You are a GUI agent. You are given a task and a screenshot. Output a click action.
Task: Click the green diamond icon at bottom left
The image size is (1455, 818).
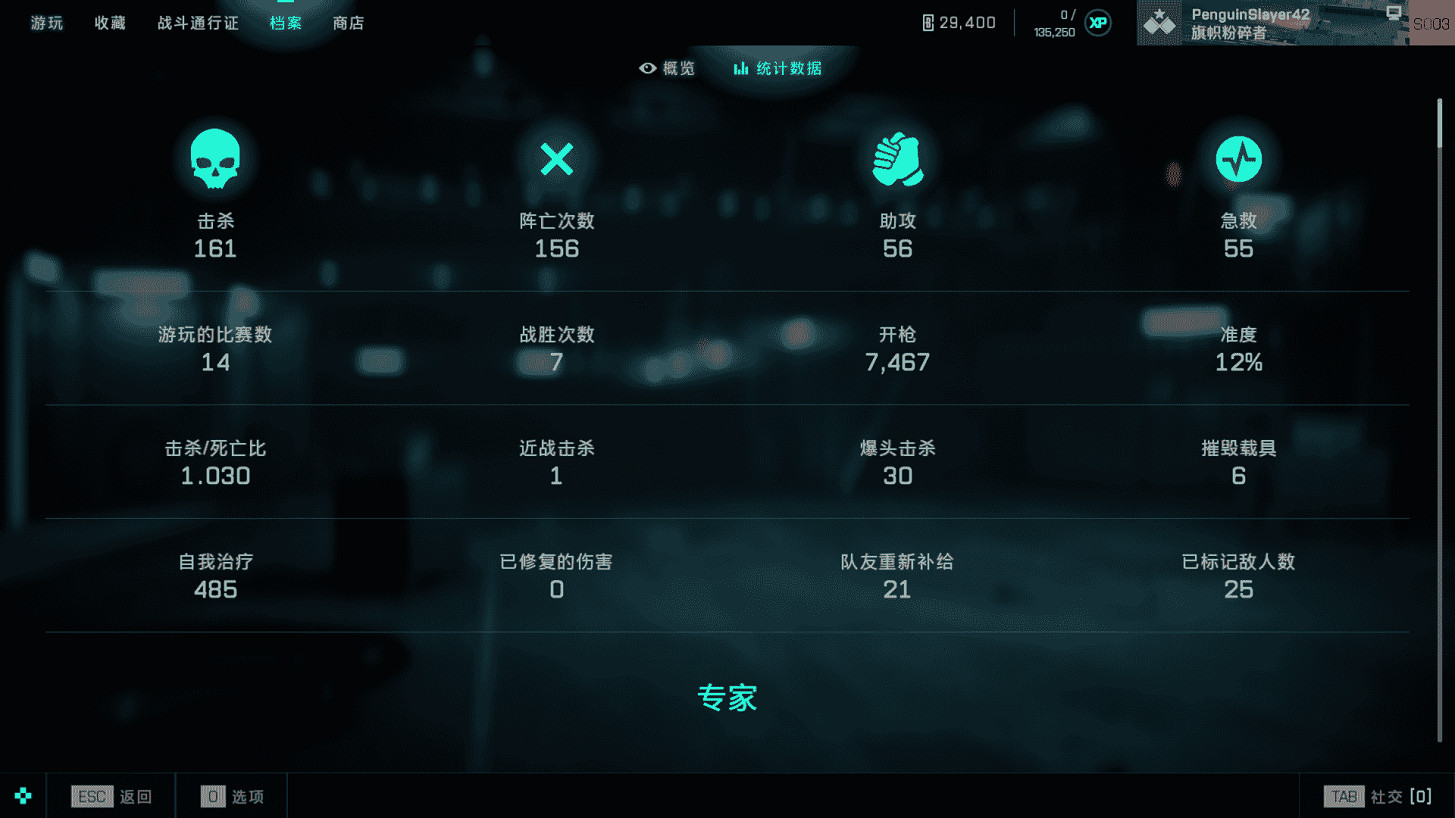[x=22, y=795]
